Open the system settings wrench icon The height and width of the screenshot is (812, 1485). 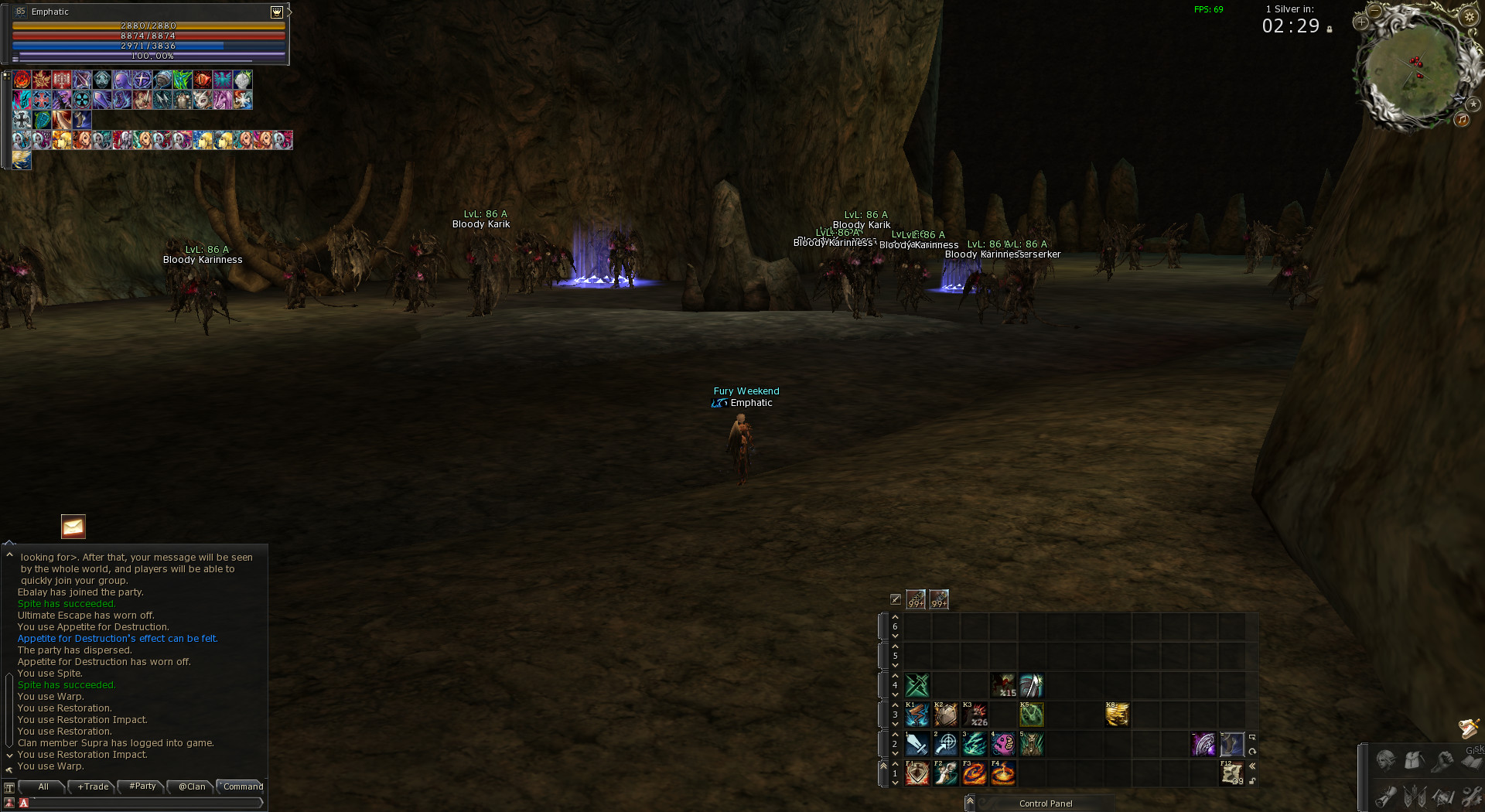click(x=1472, y=795)
